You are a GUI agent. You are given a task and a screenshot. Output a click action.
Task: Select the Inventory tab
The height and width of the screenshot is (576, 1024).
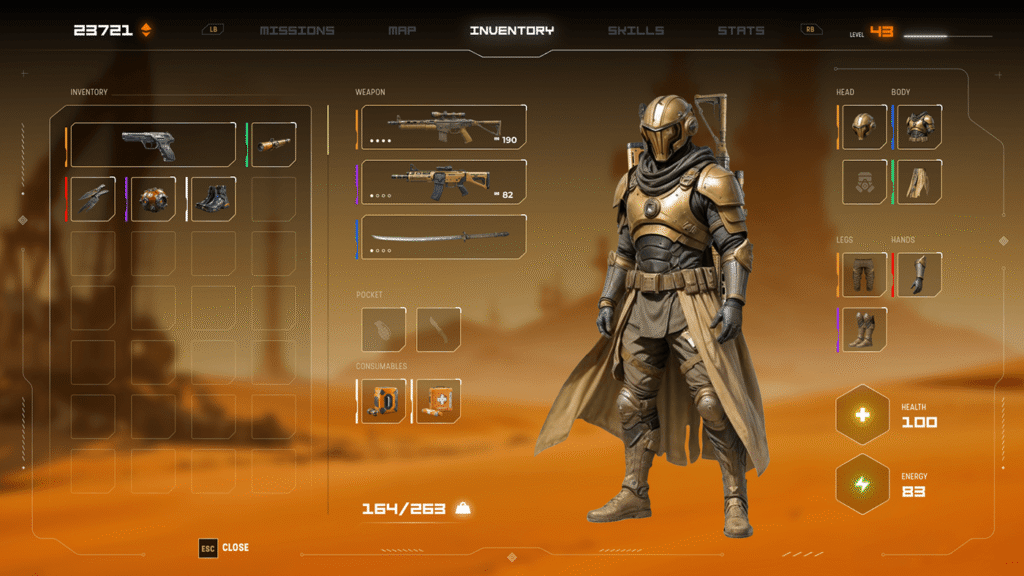point(511,31)
